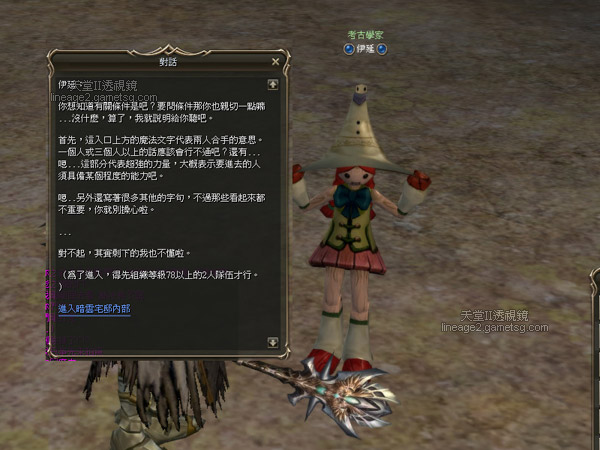Choose the 進入暗雲宅邸內部 dialogue option
Image resolution: width=600 pixels, height=450 pixels.
(x=95, y=310)
